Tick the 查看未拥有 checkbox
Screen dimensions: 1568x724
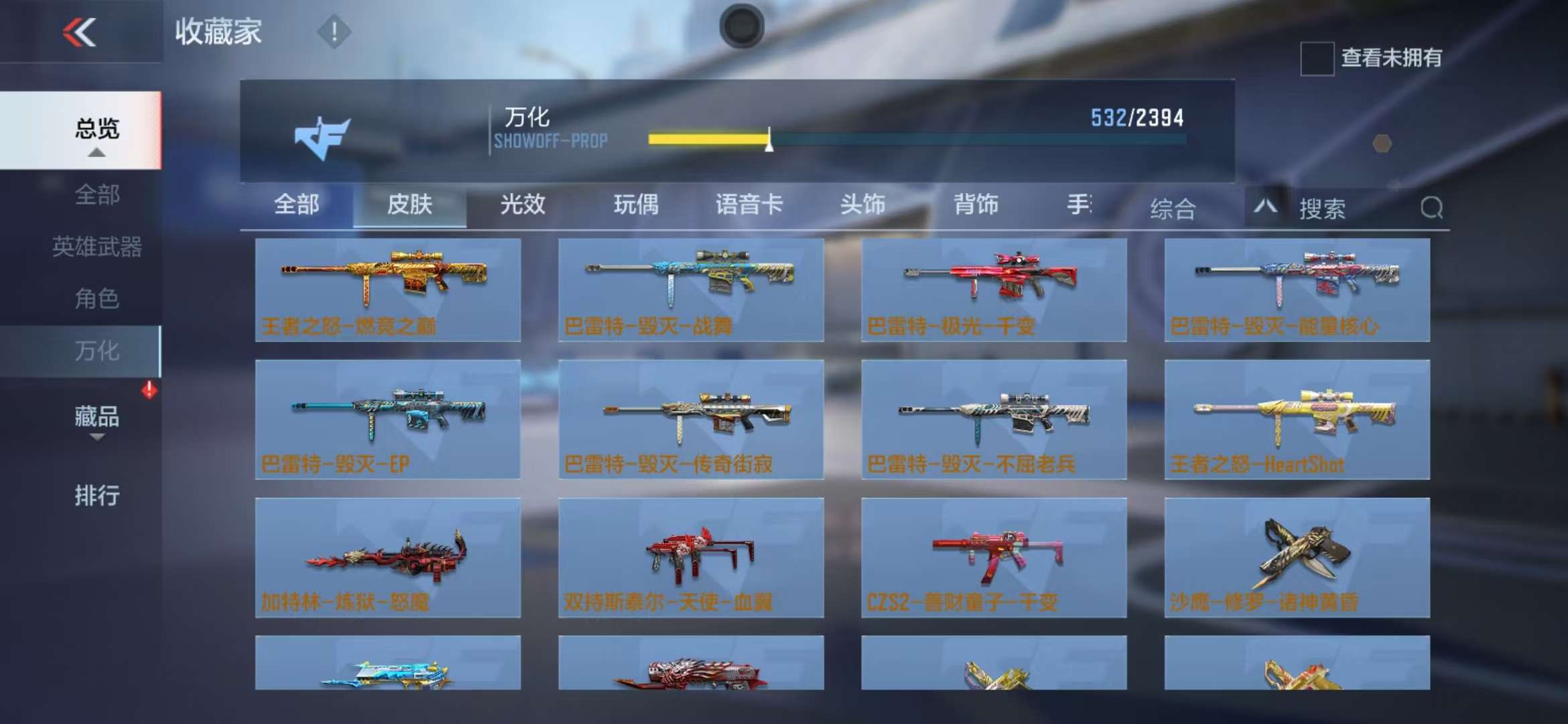[x=1317, y=58]
